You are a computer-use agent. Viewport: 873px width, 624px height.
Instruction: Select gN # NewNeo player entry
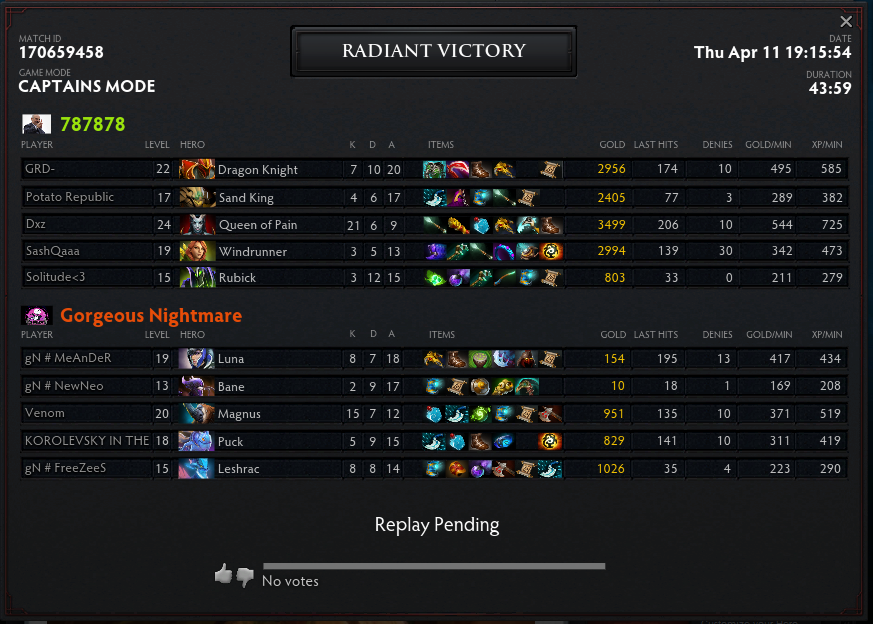coord(65,386)
